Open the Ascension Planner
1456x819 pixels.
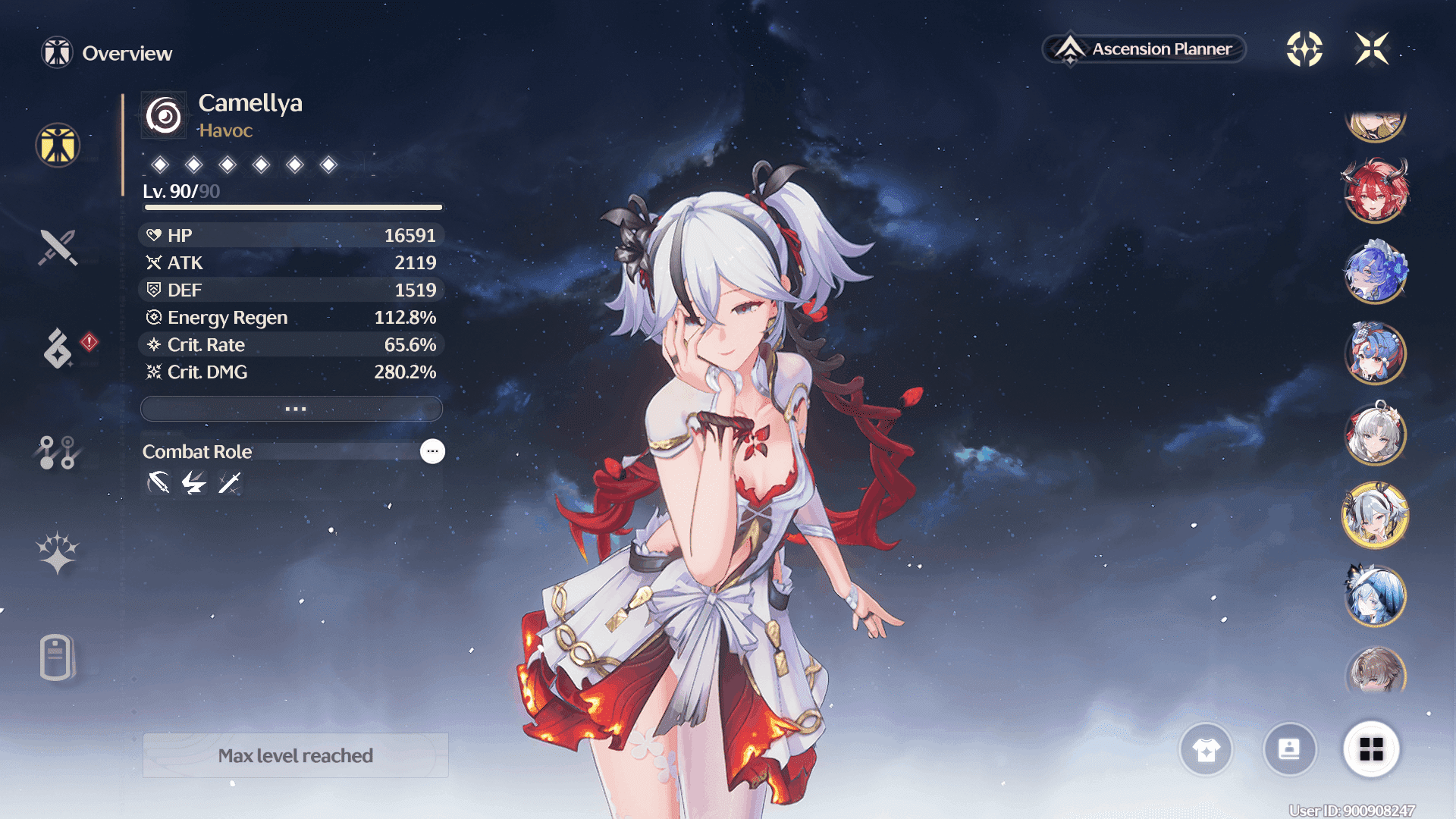tap(1144, 49)
